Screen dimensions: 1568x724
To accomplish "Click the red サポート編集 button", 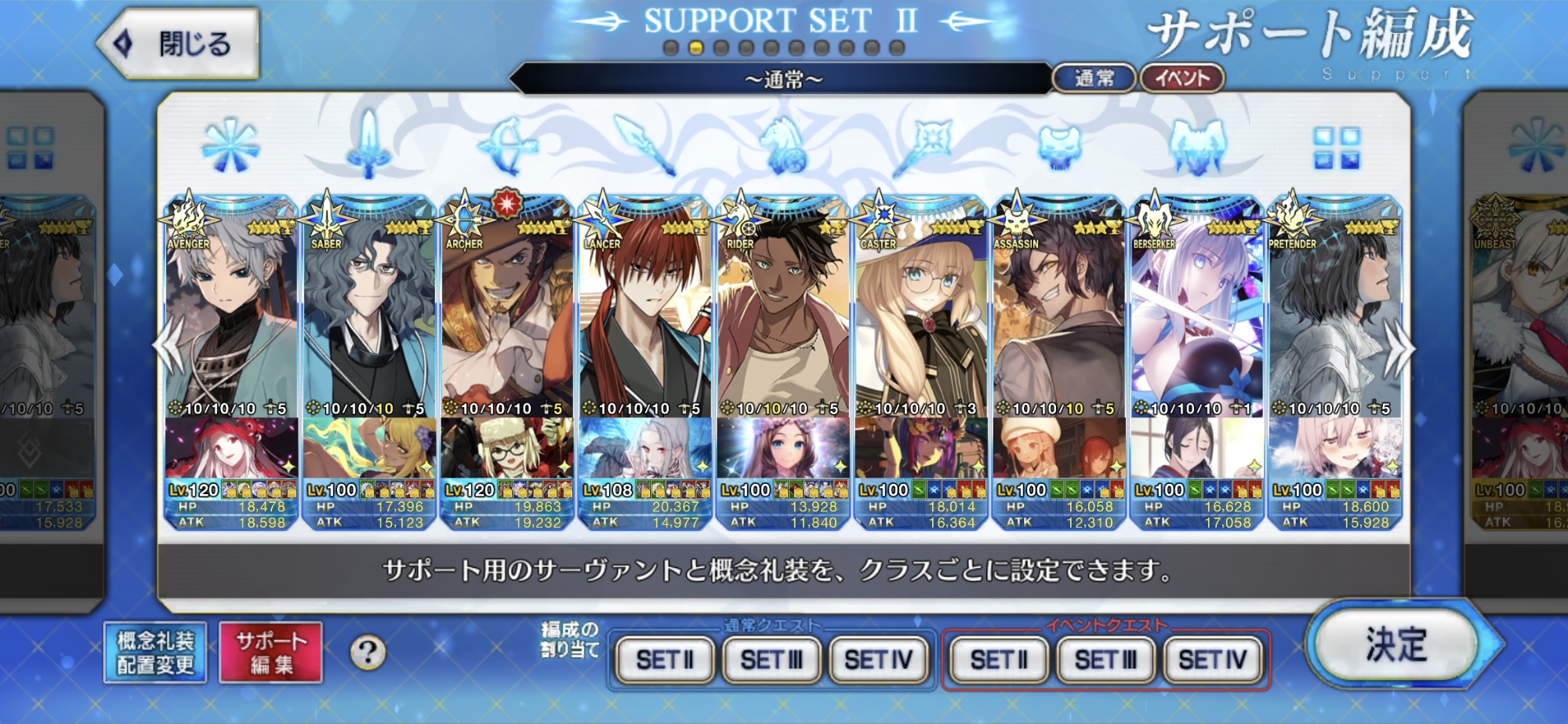I will [271, 653].
